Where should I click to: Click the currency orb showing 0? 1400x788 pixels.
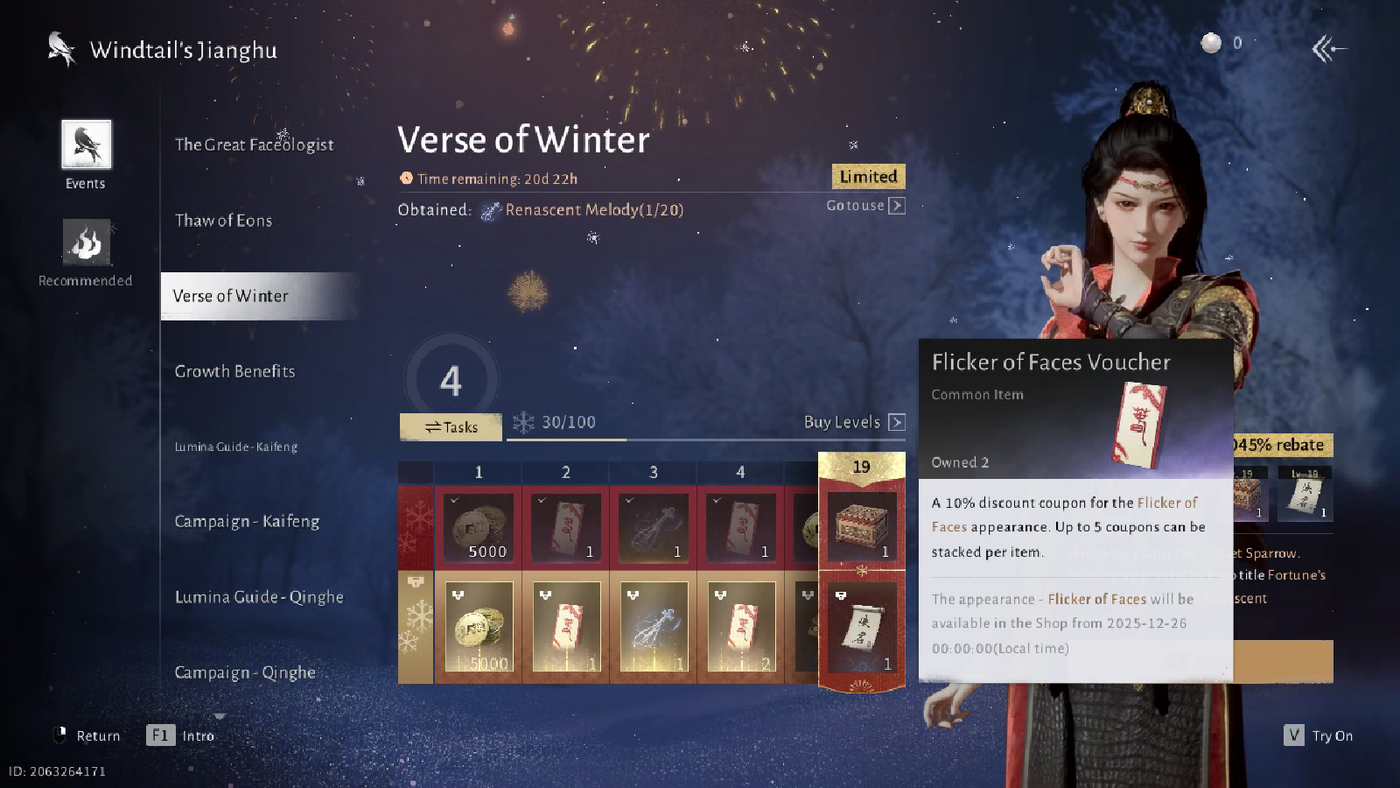1209,42
